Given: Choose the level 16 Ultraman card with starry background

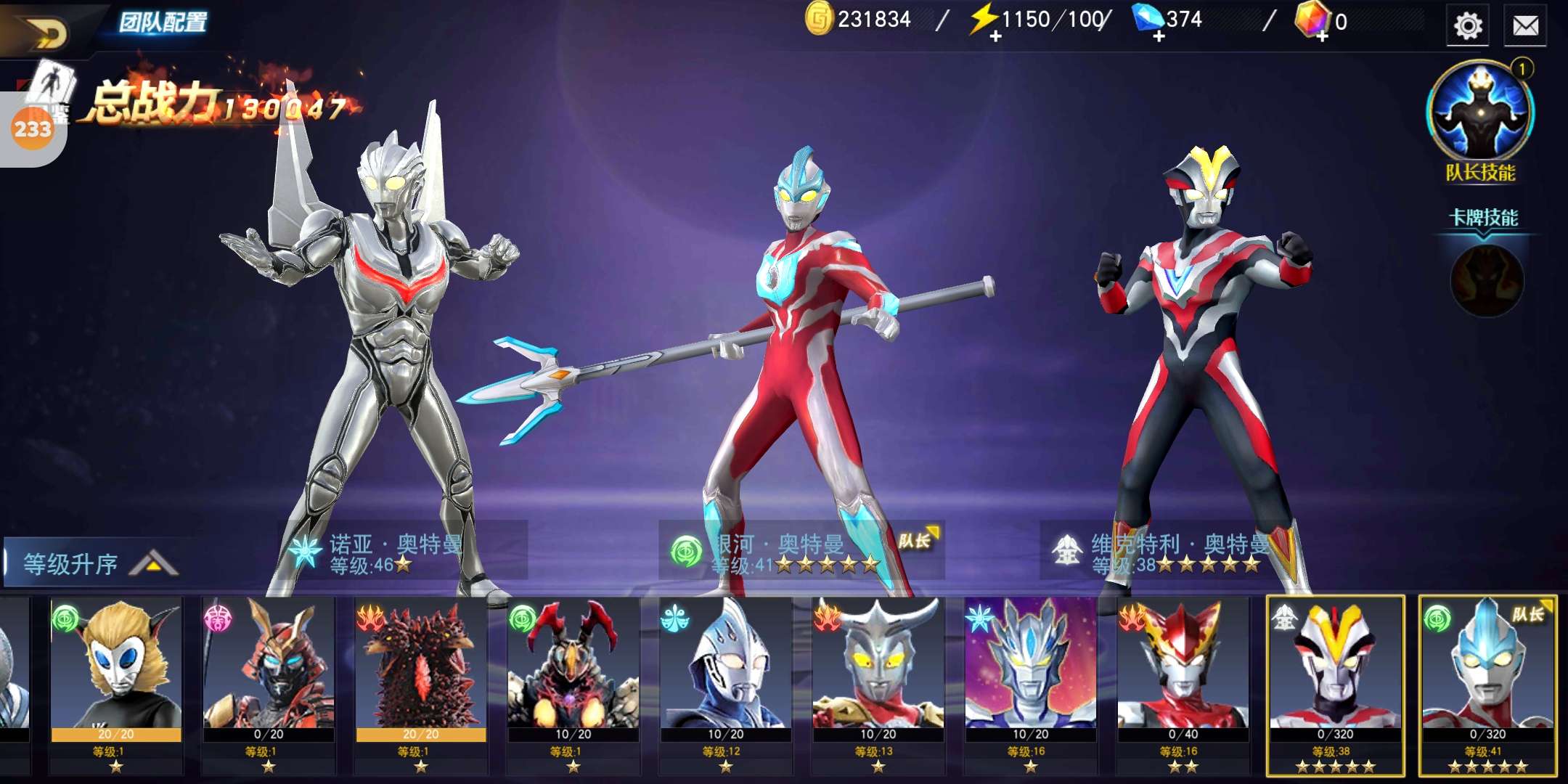Looking at the screenshot, I should tap(1031, 682).
